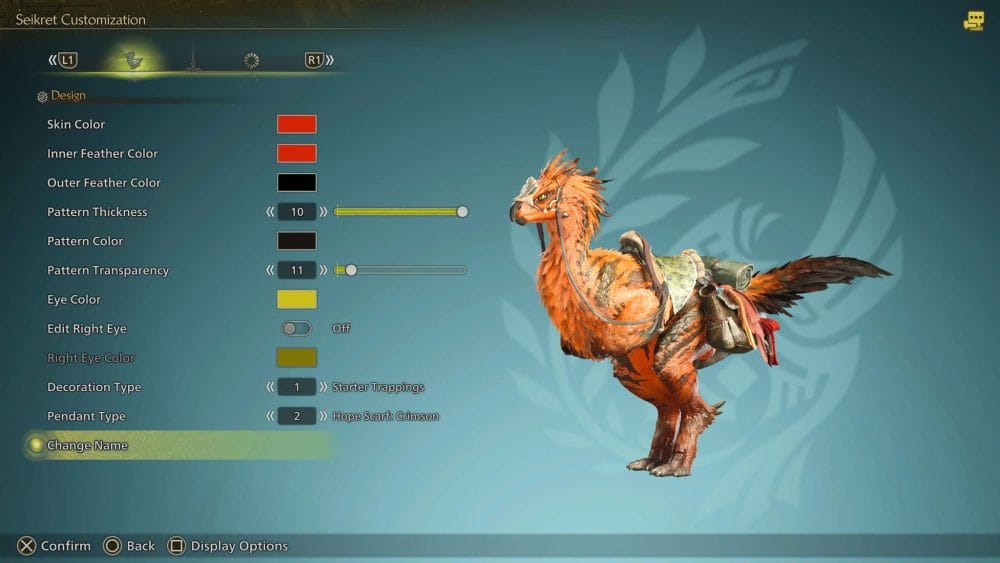The height and width of the screenshot is (563, 1000).
Task: Toggle Edit Right Eye on
Action: 296,328
